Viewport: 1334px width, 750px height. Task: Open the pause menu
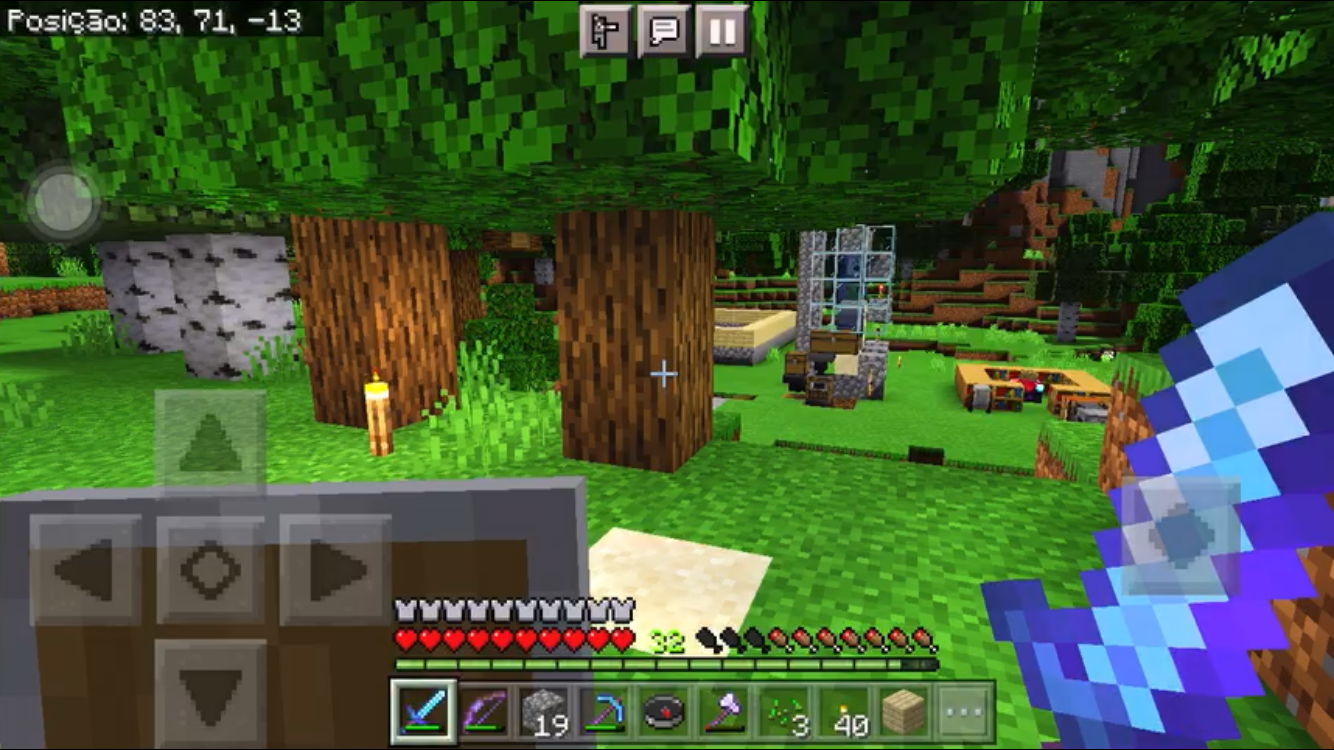coord(721,31)
